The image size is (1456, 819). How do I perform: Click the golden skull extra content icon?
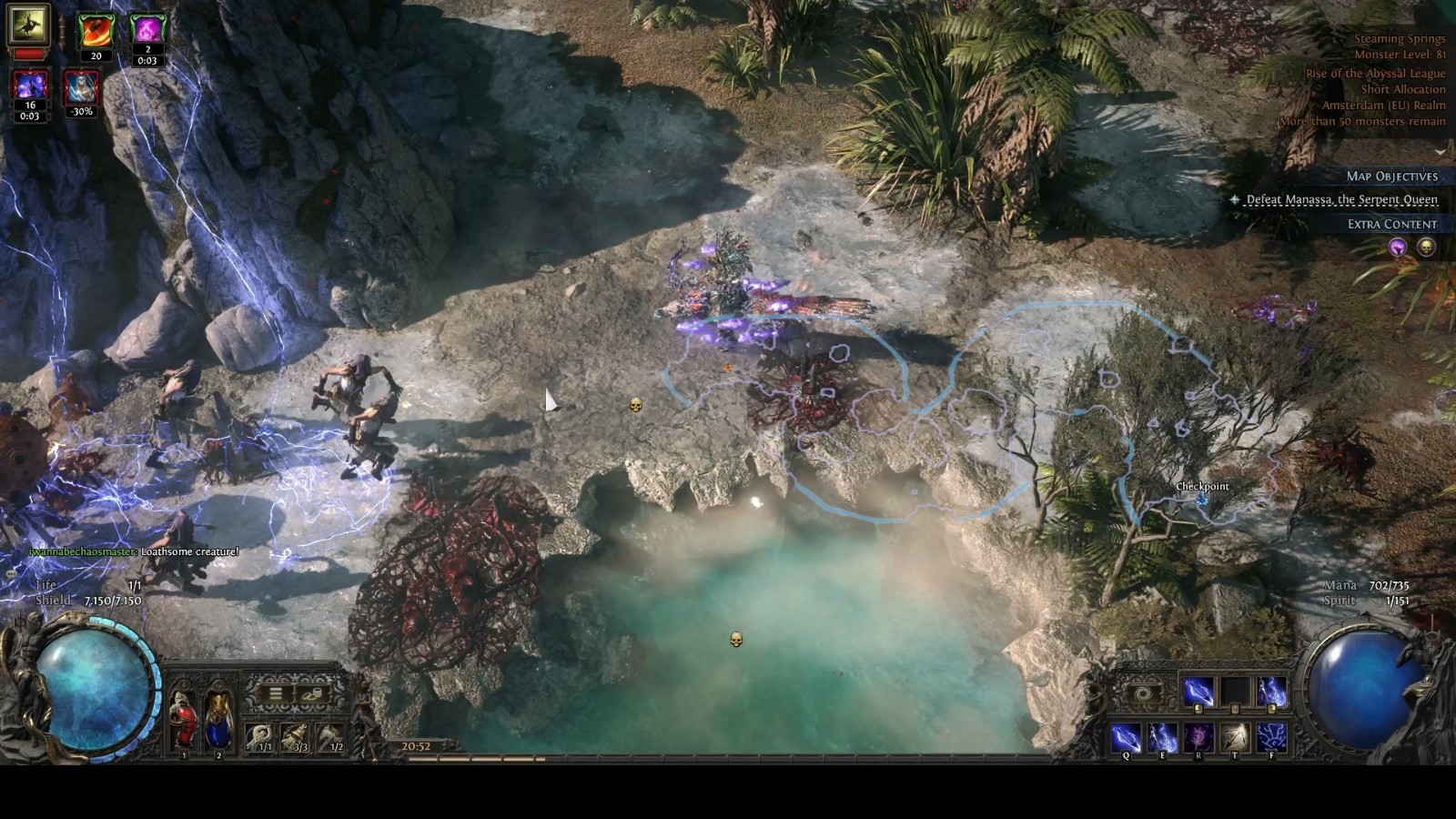pos(1426,247)
